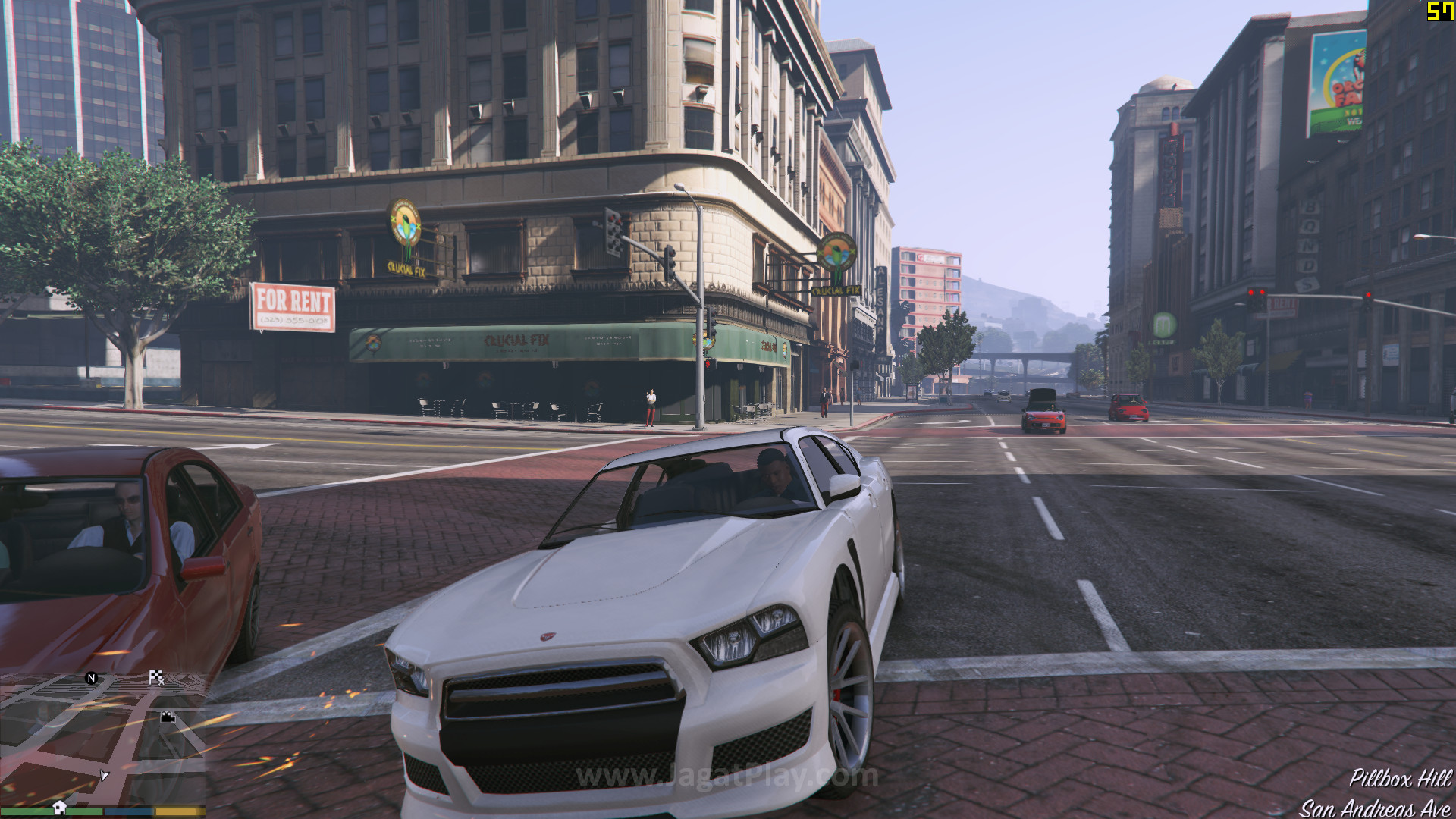Click the player arrow on the minimap
Image resolution: width=1456 pixels, height=819 pixels.
(x=104, y=775)
